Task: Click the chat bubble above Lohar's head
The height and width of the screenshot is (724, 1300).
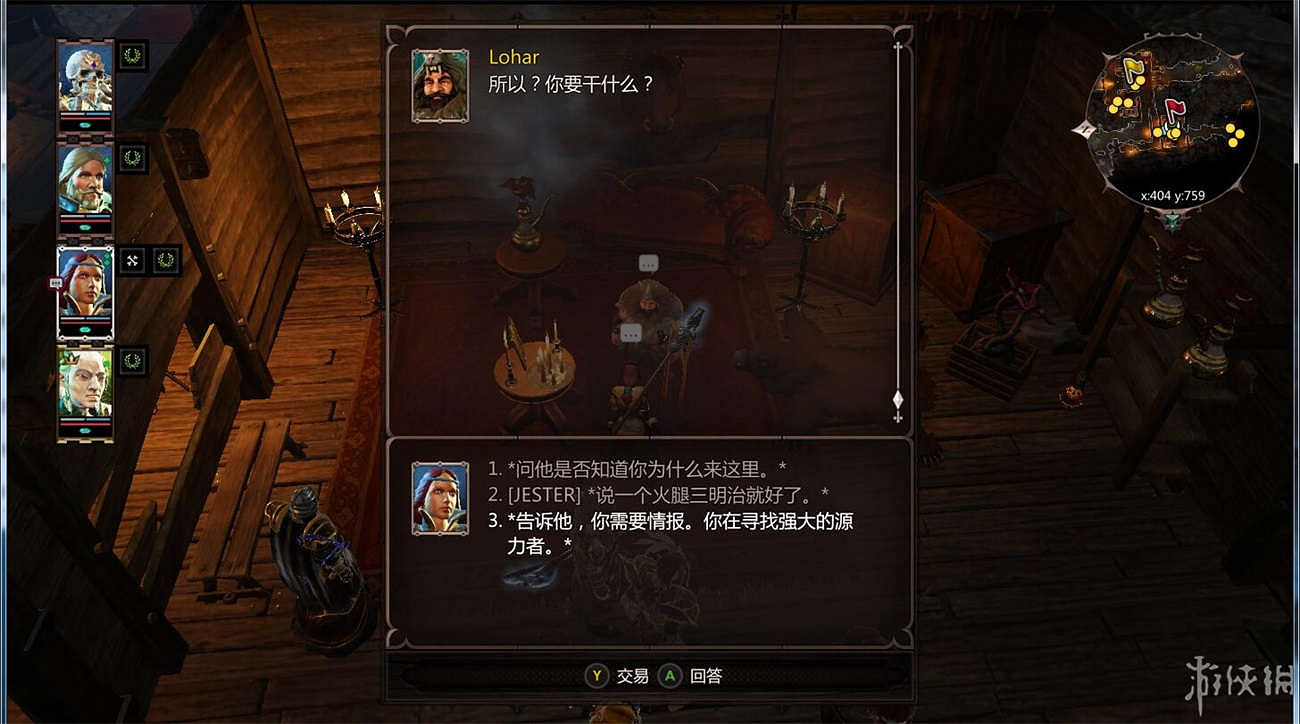Action: pos(648,263)
